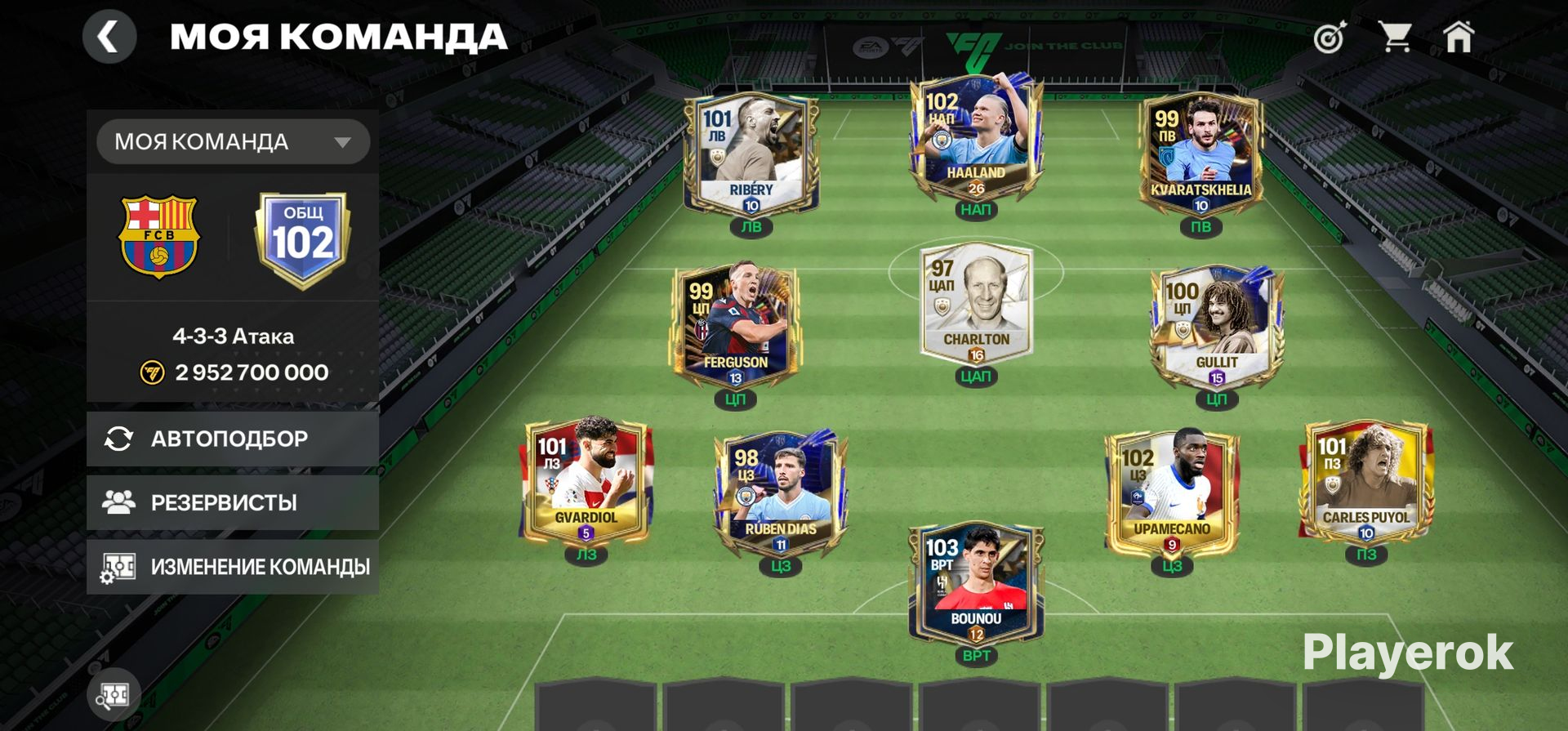Choose ИЗМЕНЕНИЕ КОМАНДЫ to edit squad

coord(233,566)
